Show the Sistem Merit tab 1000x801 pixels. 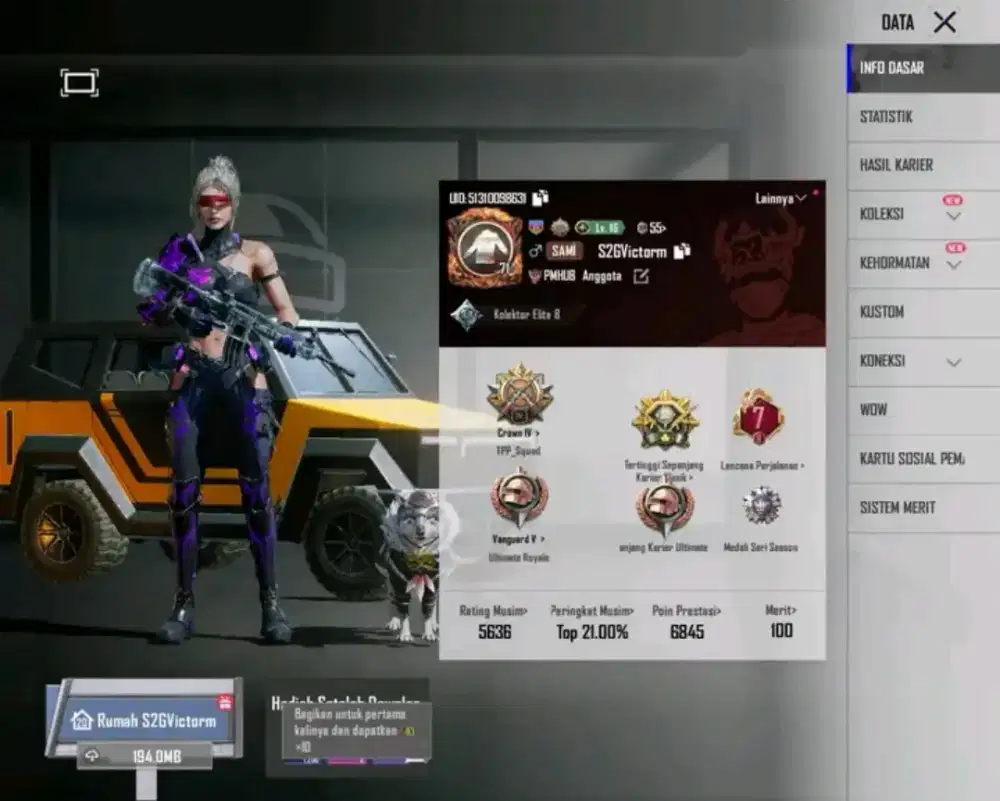(897, 508)
